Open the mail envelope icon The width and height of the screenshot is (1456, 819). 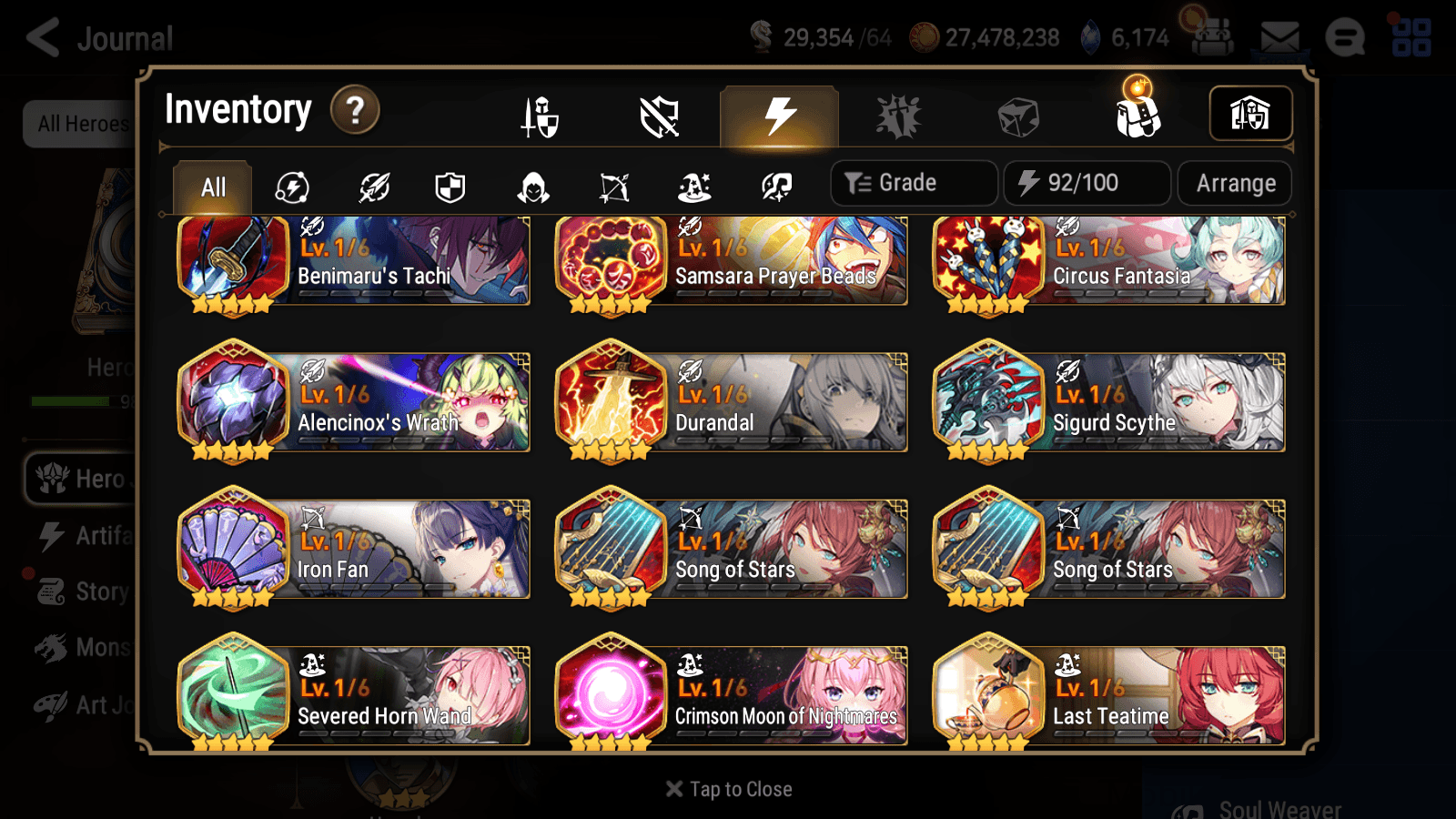pos(1281,38)
